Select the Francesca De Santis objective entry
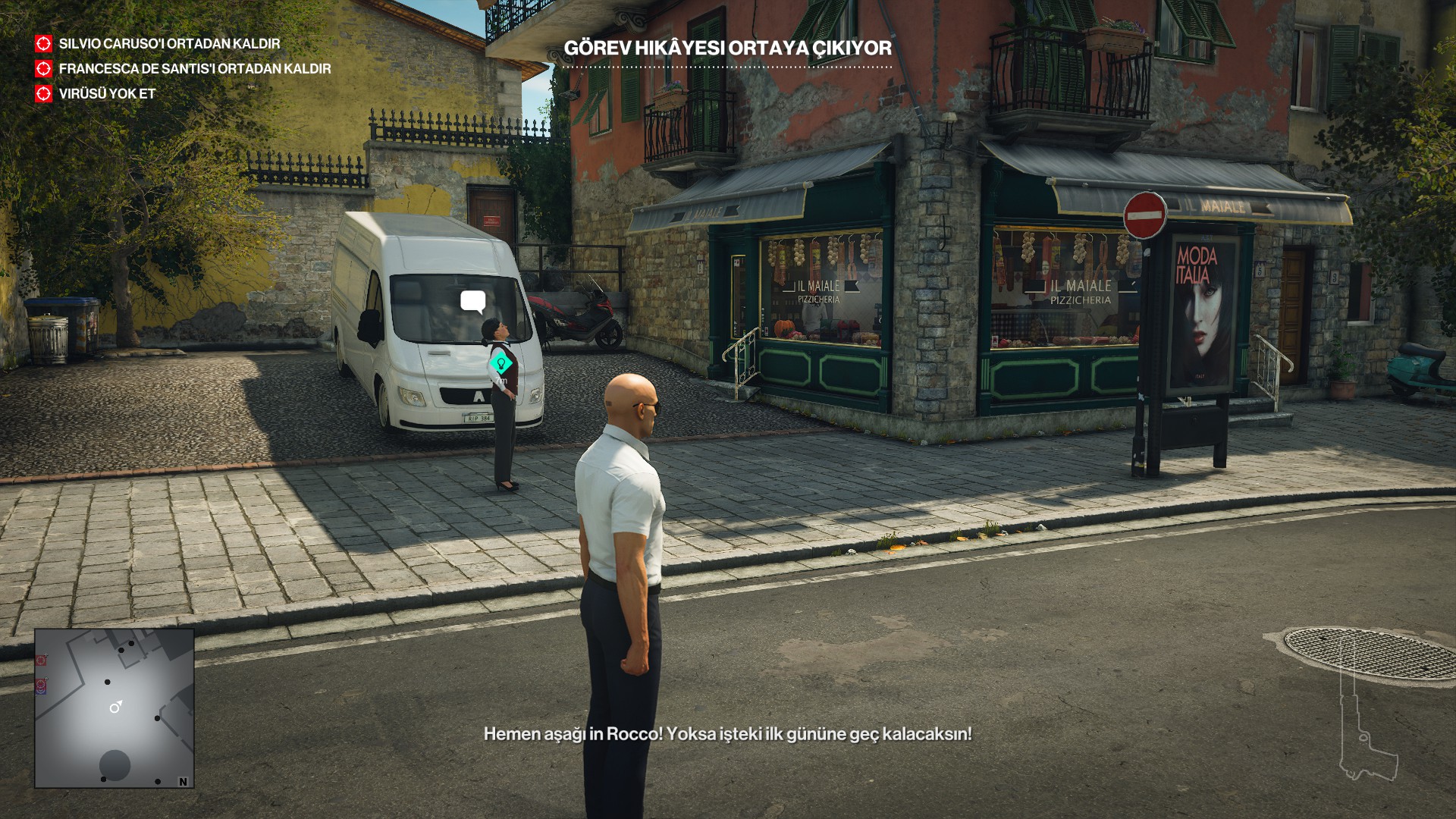The width and height of the screenshot is (1456, 819). (x=194, y=69)
